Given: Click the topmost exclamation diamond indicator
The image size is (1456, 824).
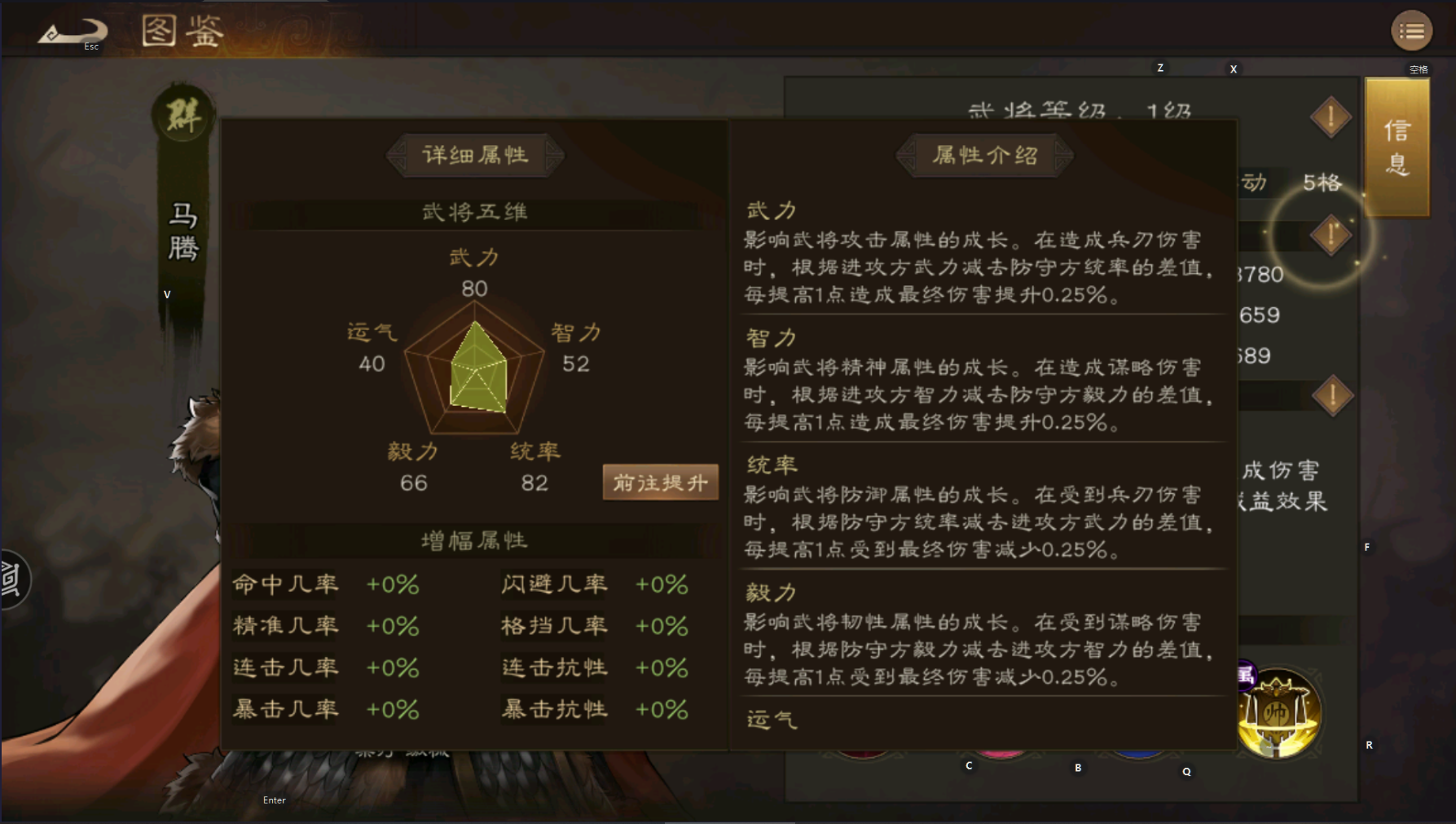Looking at the screenshot, I should (x=1330, y=116).
